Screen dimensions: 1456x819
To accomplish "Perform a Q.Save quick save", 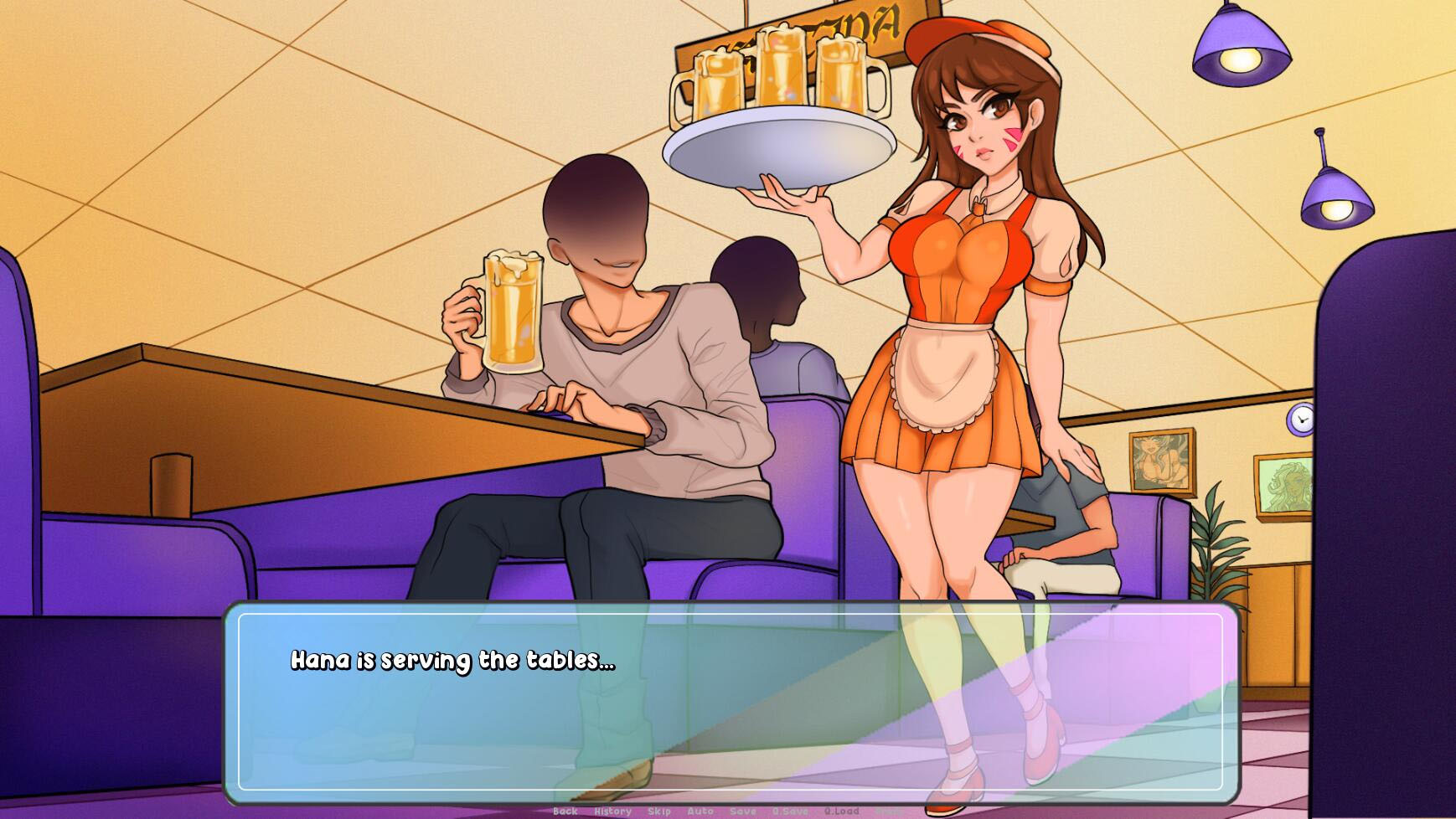I will 789,811.
